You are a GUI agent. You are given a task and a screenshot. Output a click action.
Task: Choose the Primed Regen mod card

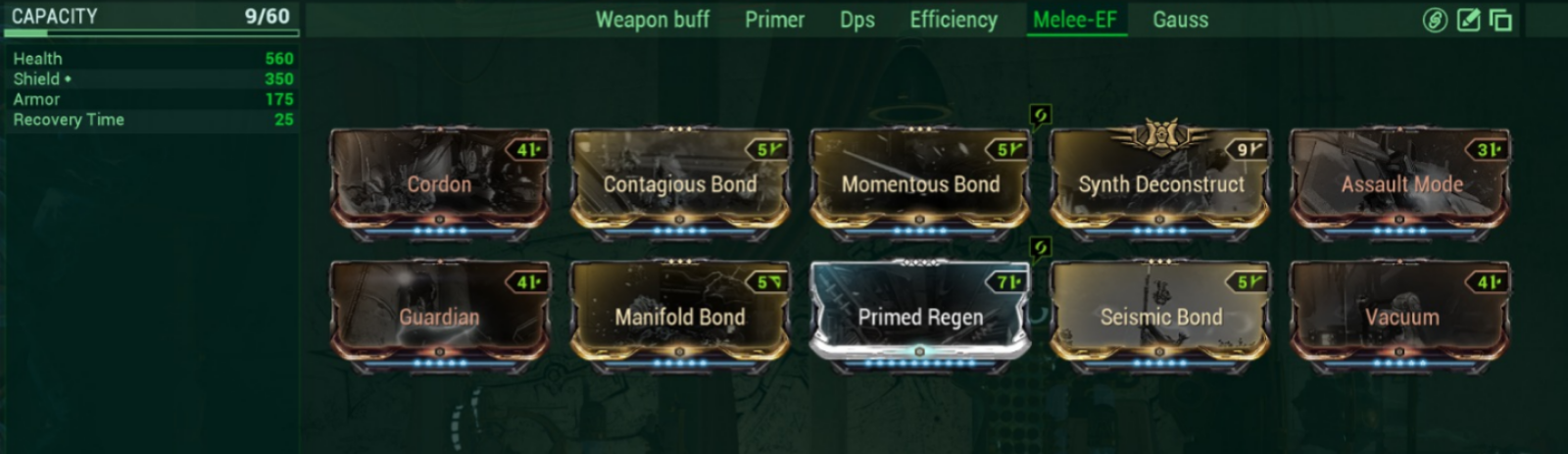pos(919,316)
